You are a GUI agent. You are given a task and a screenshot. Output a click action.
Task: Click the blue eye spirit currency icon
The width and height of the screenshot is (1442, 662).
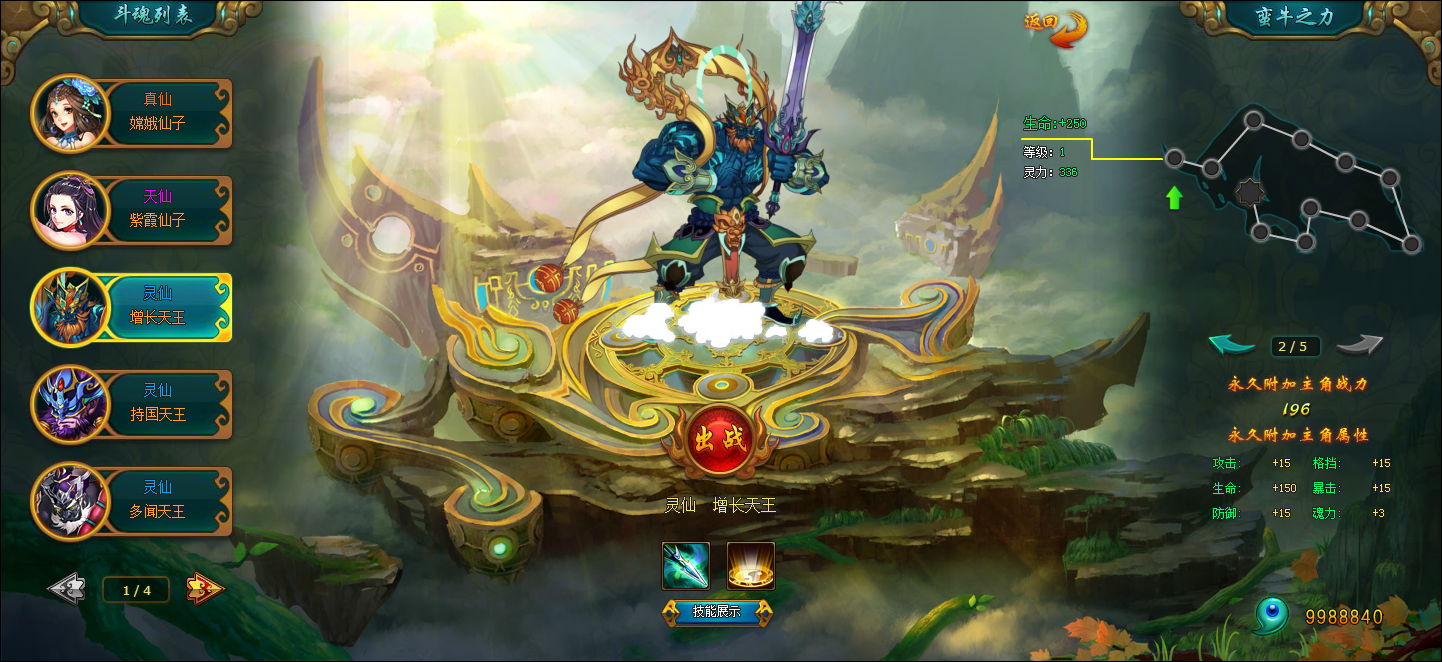tap(1271, 616)
